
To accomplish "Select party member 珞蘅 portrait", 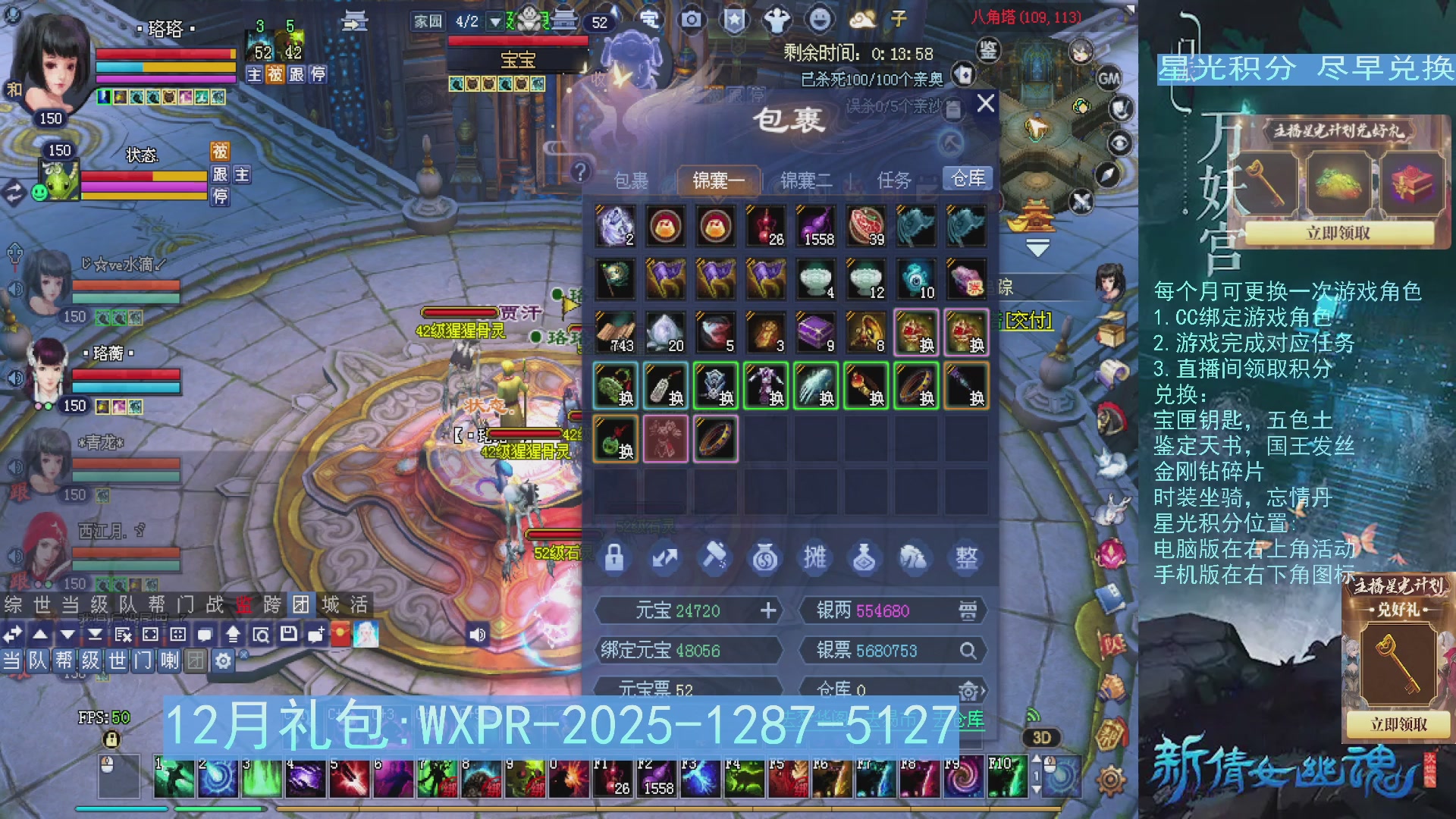I will pyautogui.click(x=48, y=372).
